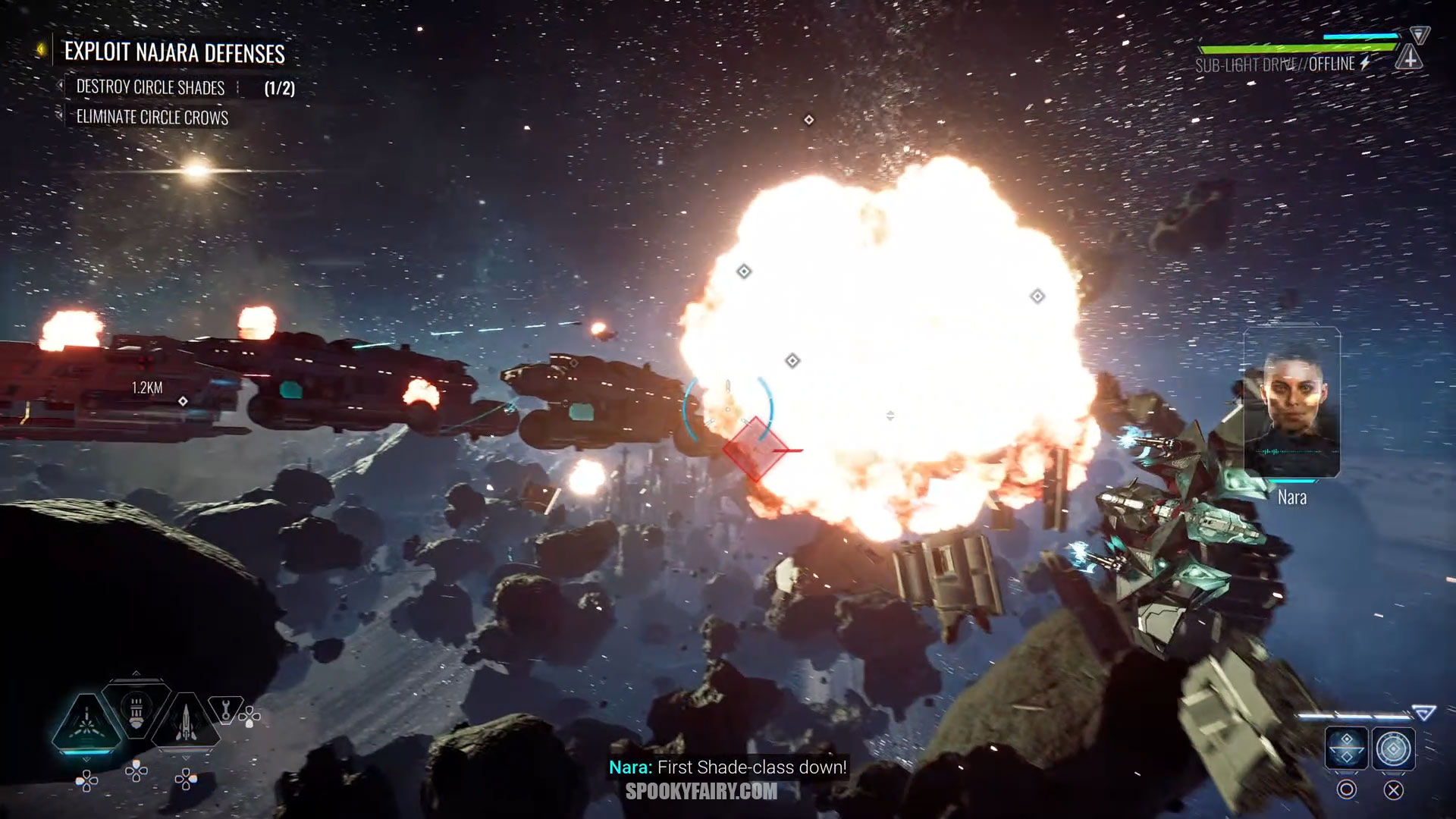
Task: Select the glowing laser cannon weapon slot
Action: coord(86,721)
